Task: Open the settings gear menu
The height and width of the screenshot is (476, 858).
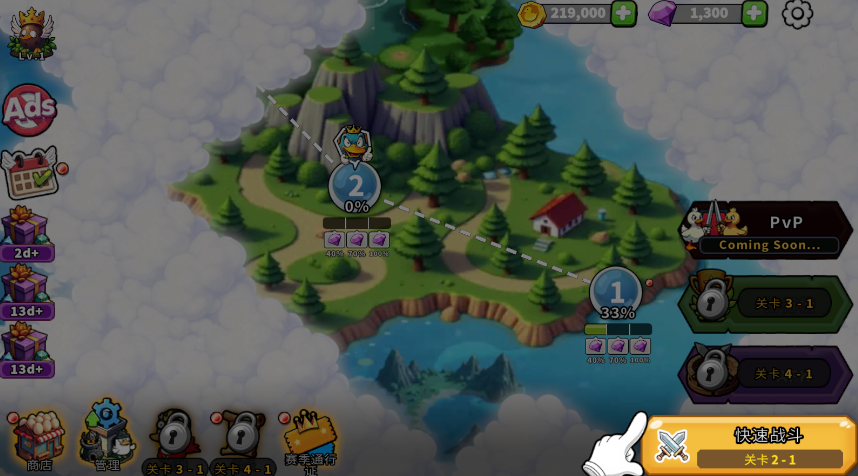Action: pyautogui.click(x=797, y=14)
